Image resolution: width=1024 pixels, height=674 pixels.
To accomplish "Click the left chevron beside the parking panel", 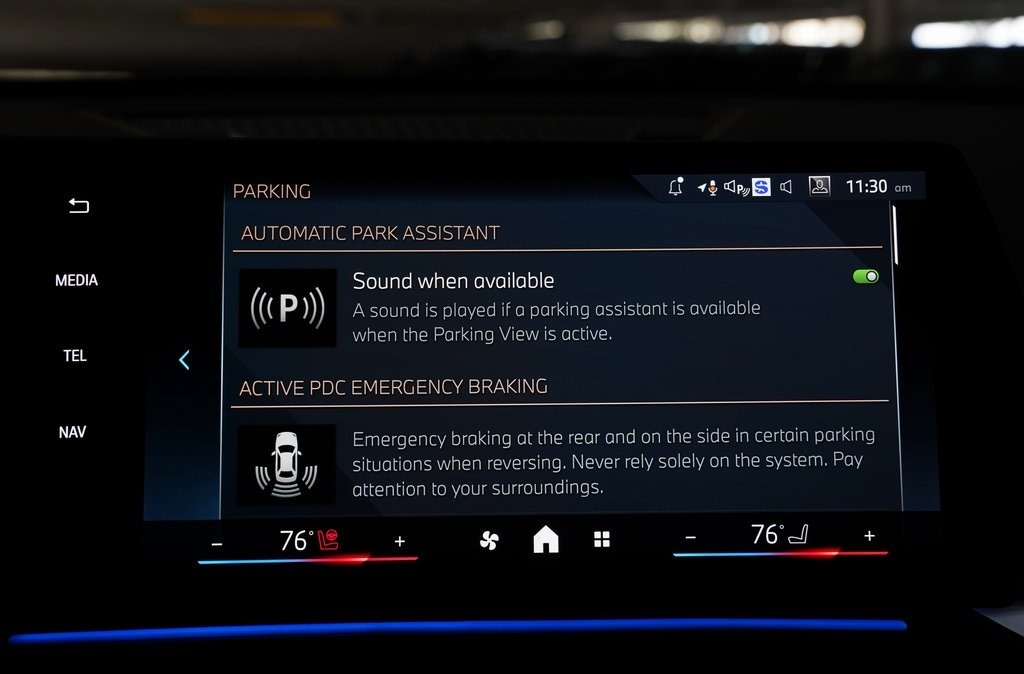I will [184, 360].
